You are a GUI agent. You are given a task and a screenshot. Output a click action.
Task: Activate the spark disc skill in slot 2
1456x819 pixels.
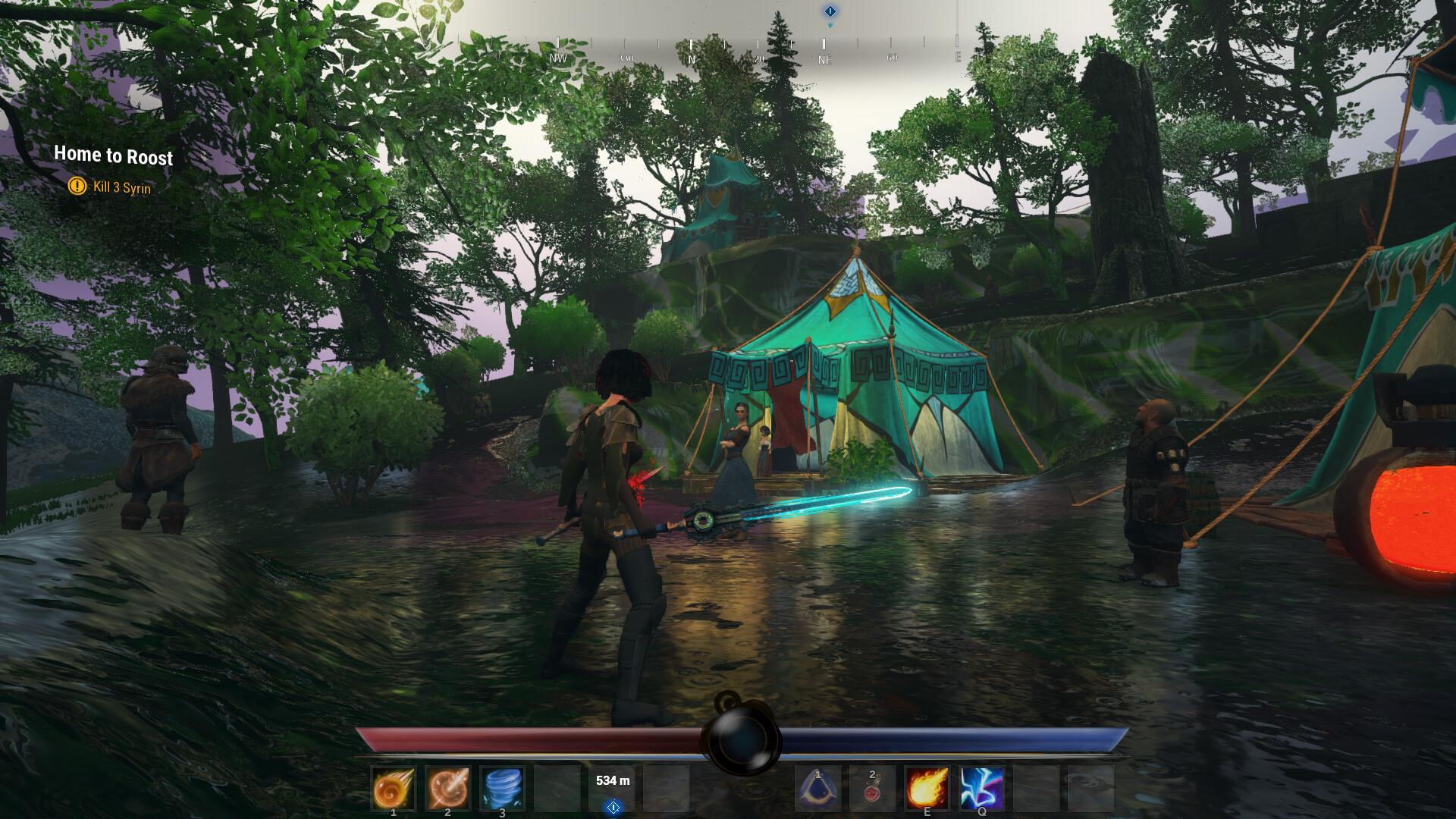447,789
